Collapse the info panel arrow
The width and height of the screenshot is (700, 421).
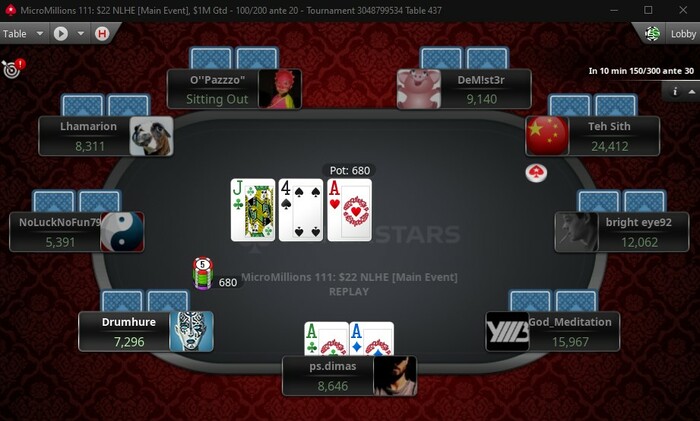click(691, 91)
